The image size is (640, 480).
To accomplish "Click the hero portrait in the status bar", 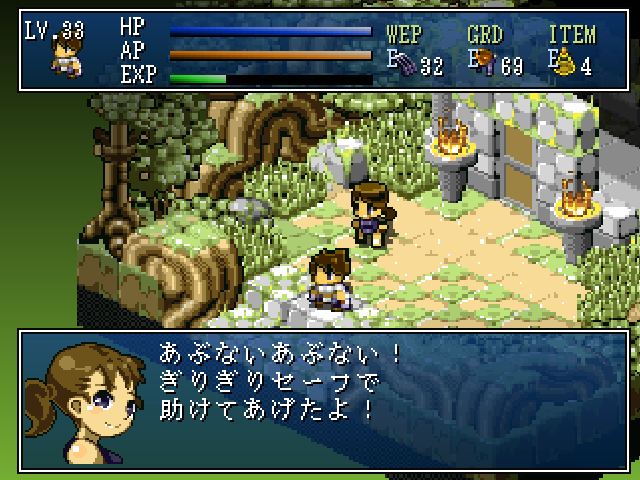I will tap(65, 58).
